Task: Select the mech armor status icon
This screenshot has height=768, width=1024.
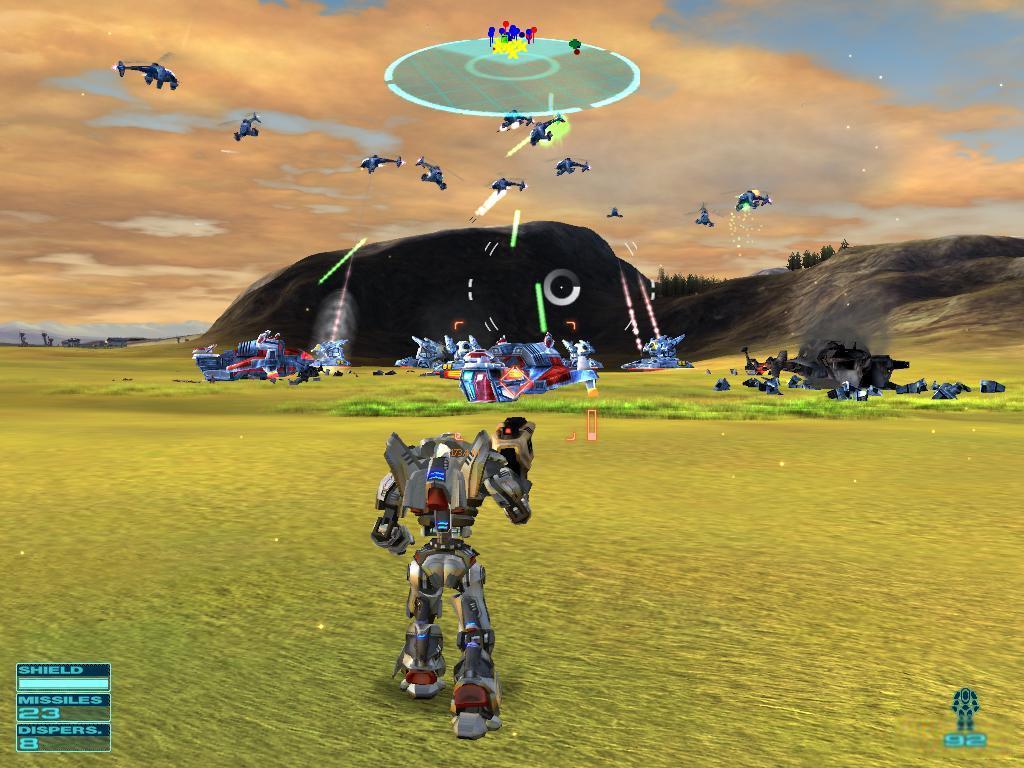Action: point(964,709)
